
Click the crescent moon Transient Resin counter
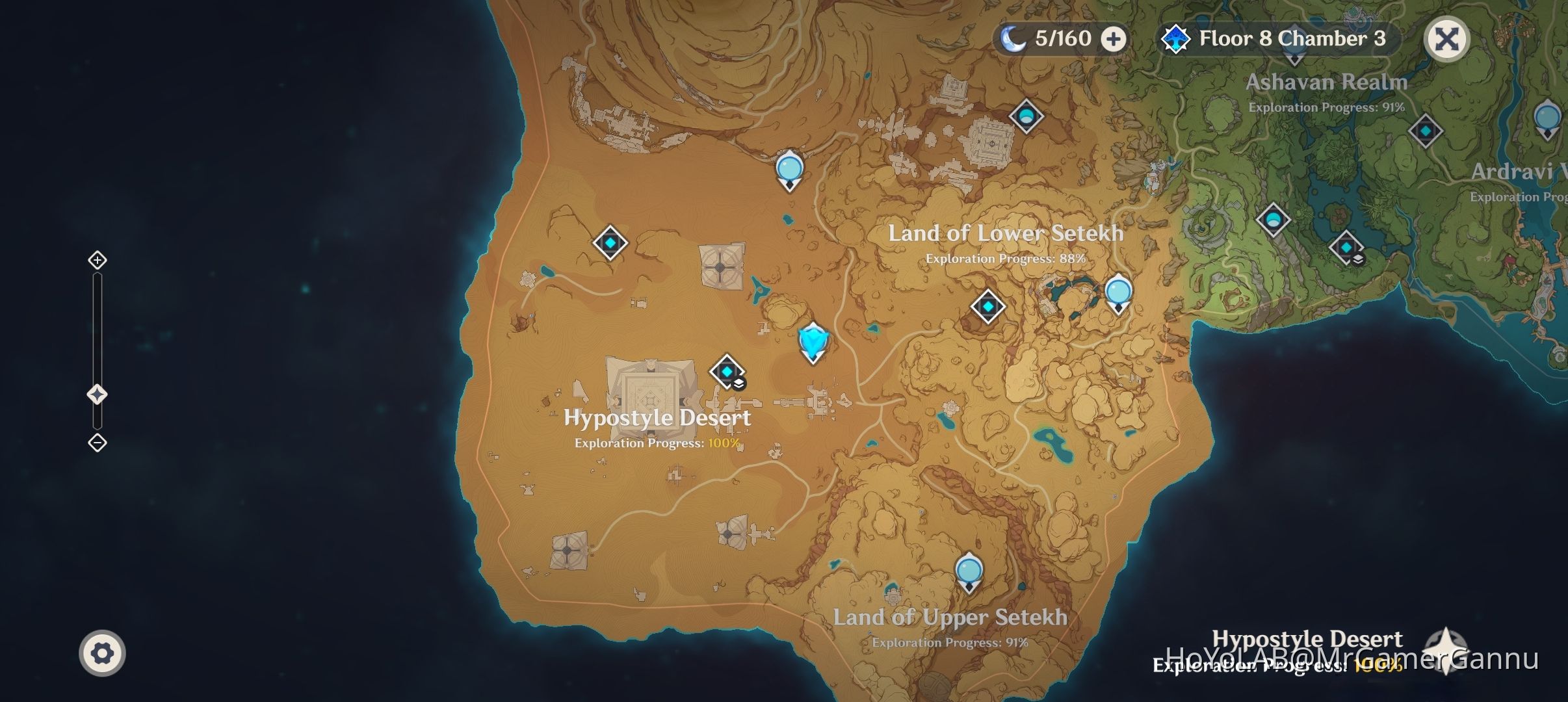tap(1012, 38)
